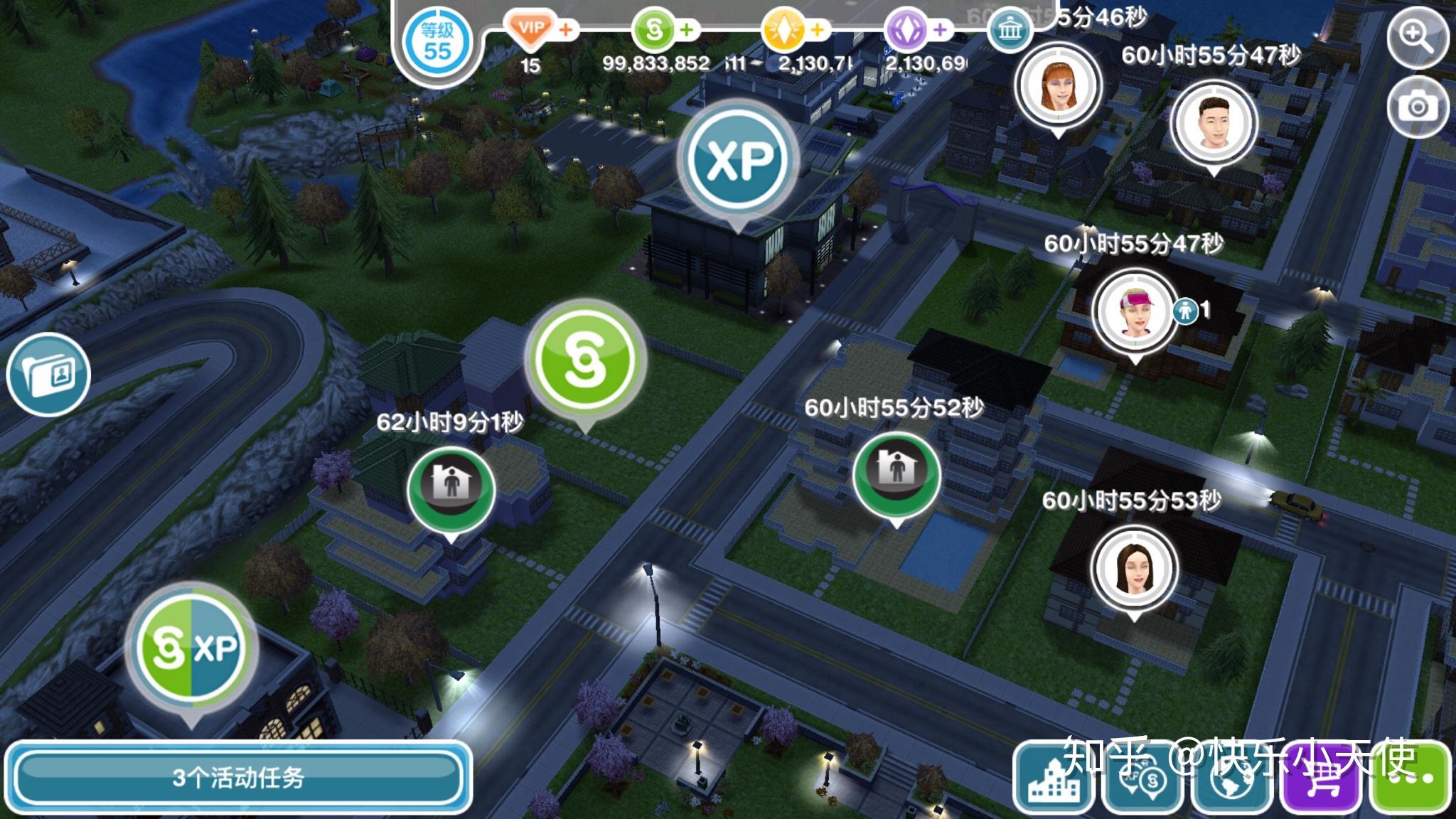Collect the blue XP bubble
Screen dimensions: 1456x819
click(x=739, y=161)
